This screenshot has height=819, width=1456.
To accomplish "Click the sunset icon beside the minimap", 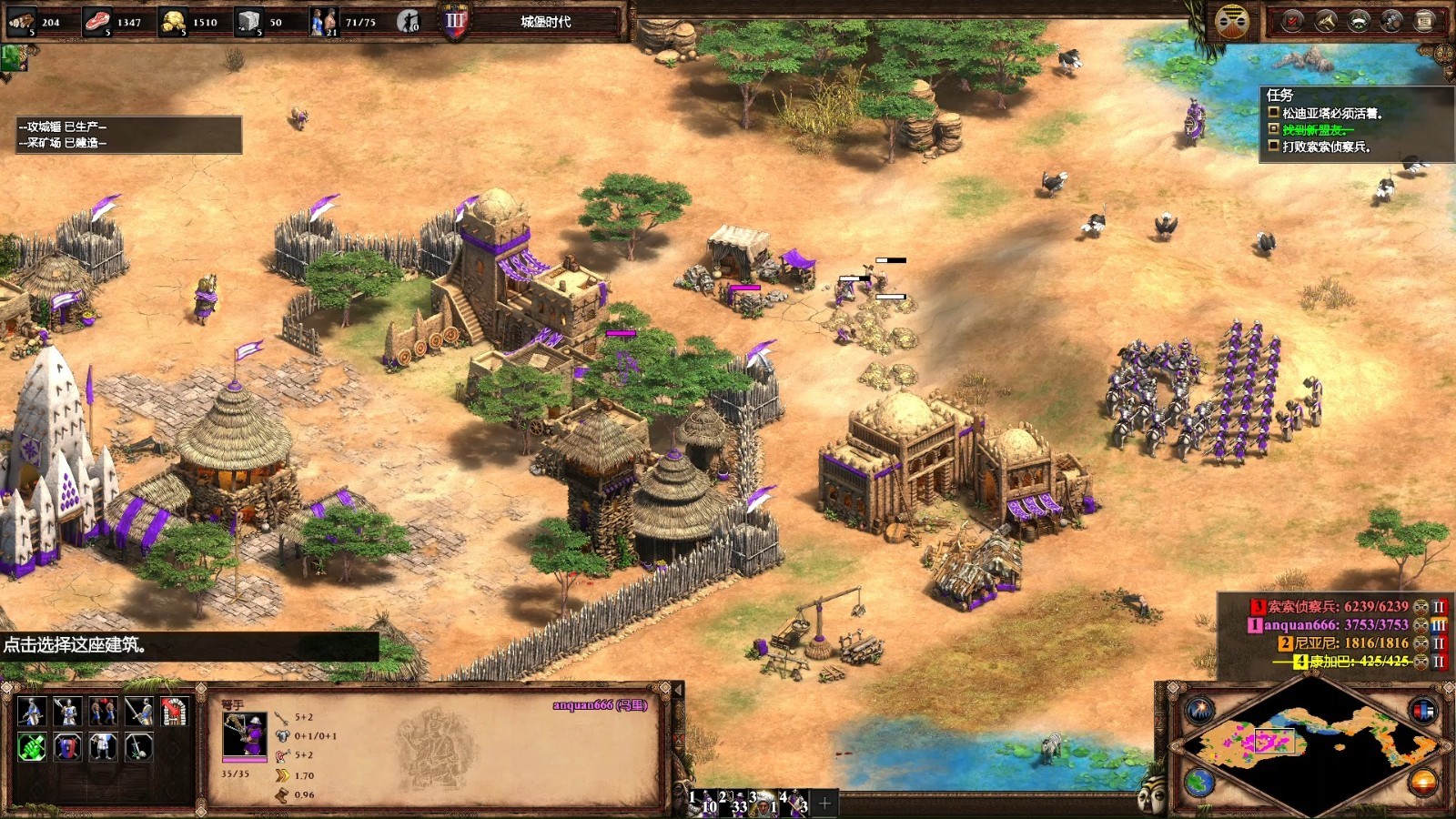I will (x=1423, y=782).
